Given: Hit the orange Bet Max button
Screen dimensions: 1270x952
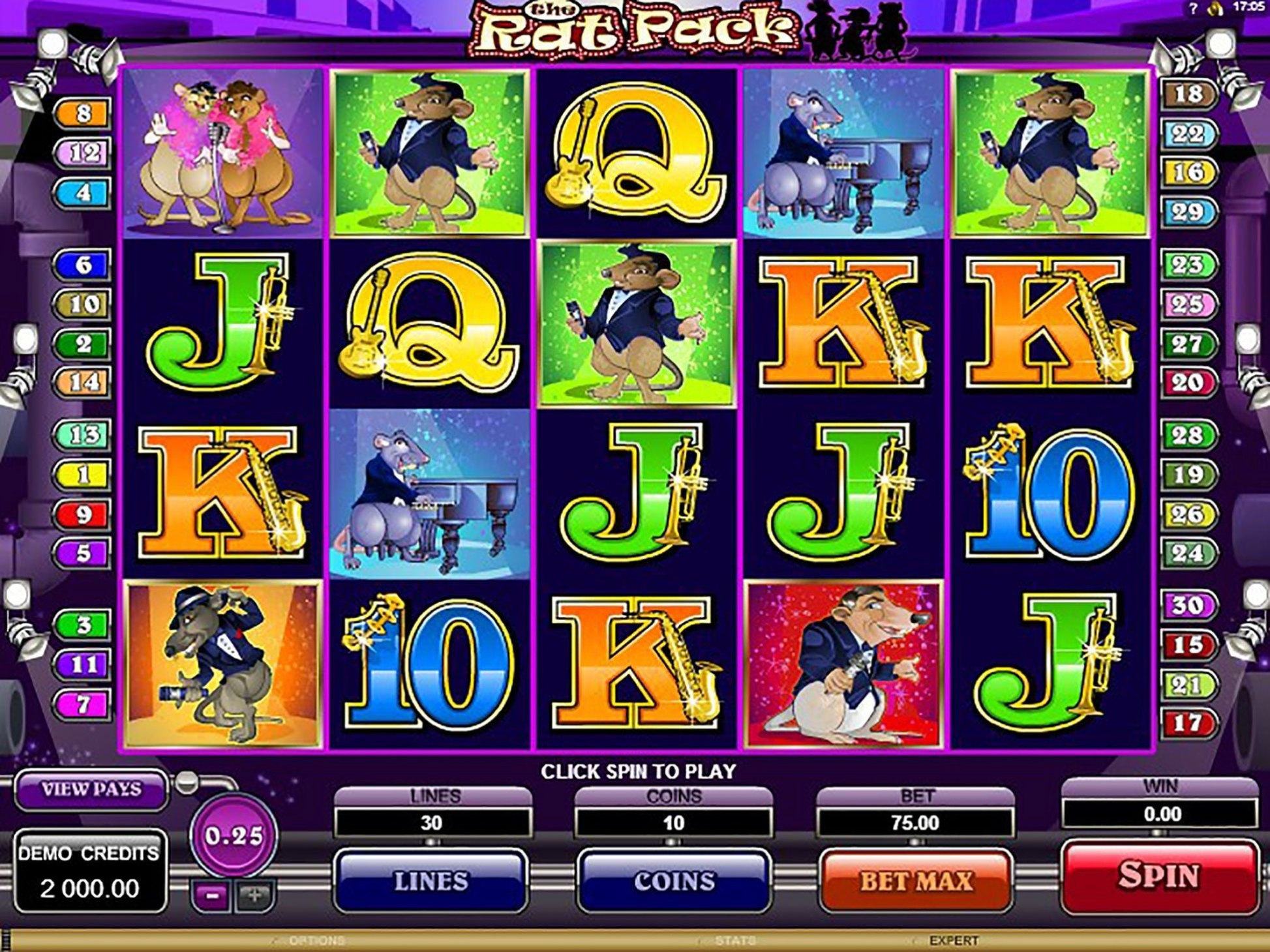Looking at the screenshot, I should pyautogui.click(x=915, y=881).
